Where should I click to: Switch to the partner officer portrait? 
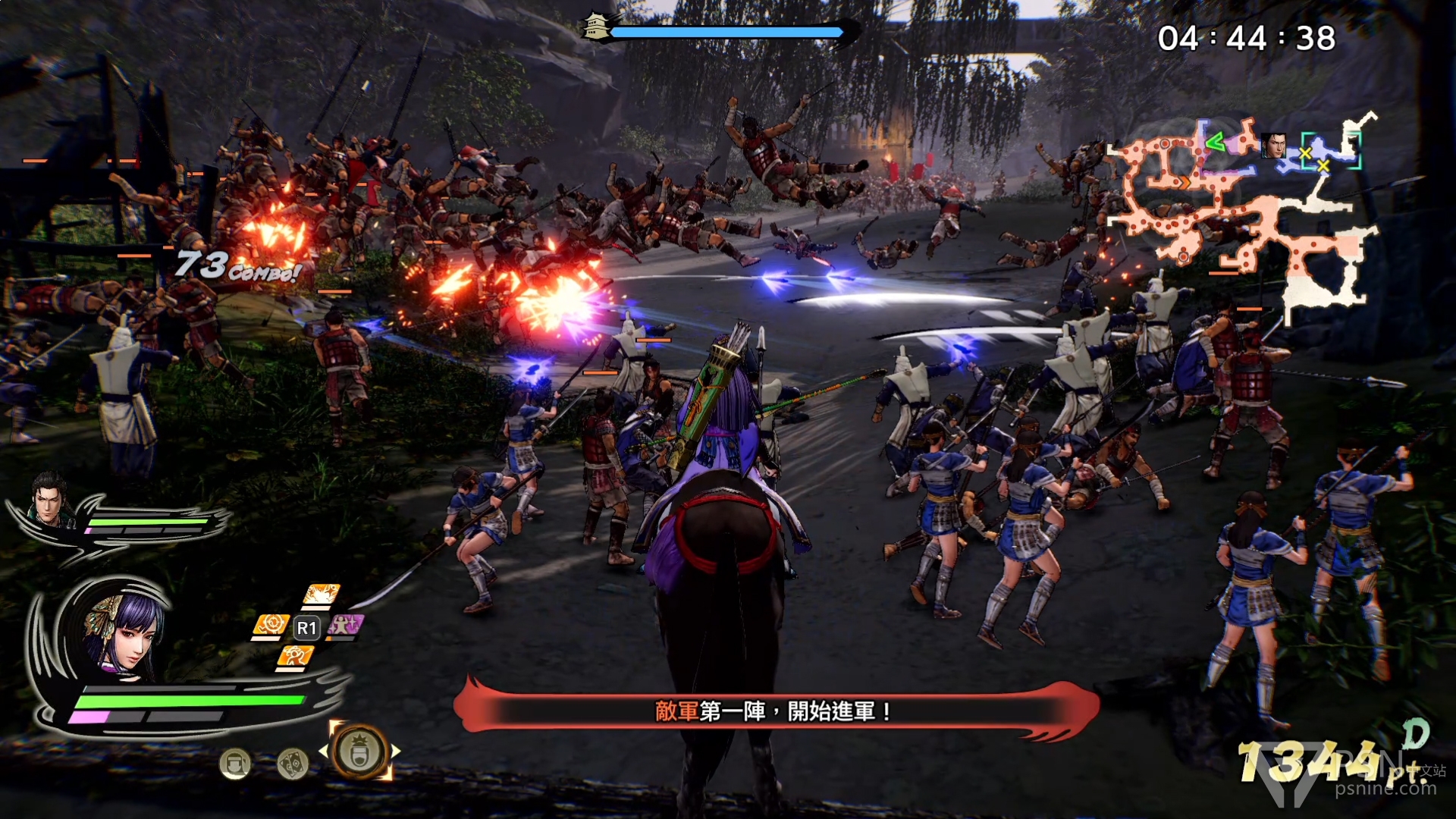(x=50, y=499)
